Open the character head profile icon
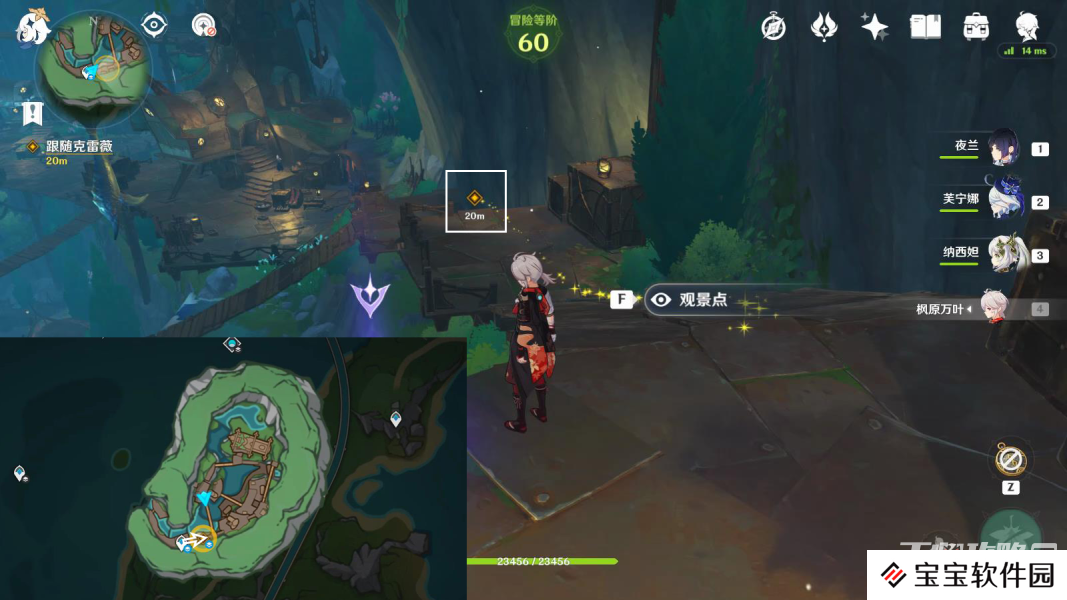Image resolution: width=1067 pixels, height=600 pixels. click(x=1027, y=27)
